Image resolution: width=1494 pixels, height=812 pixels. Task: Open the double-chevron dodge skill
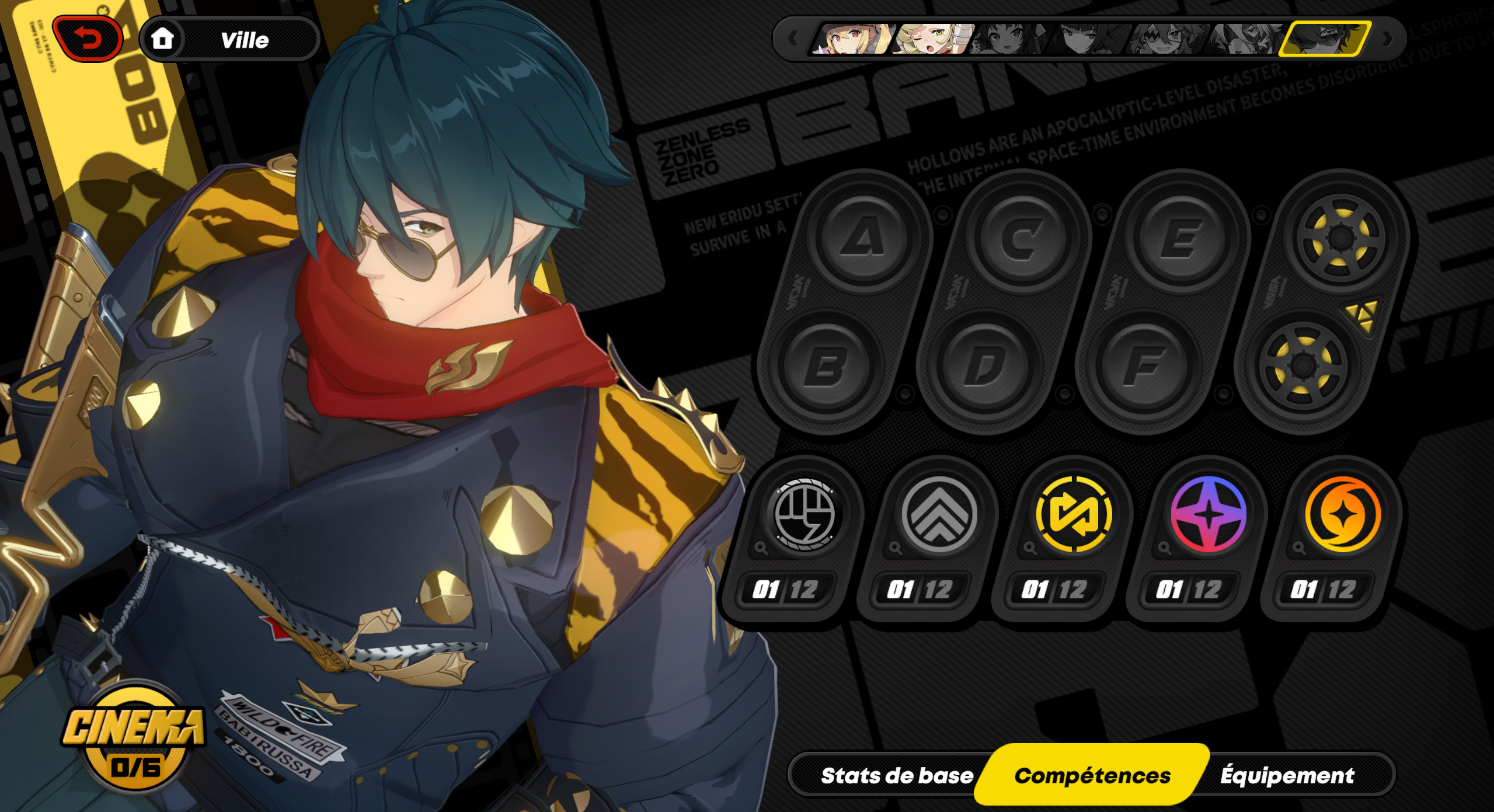click(x=939, y=515)
